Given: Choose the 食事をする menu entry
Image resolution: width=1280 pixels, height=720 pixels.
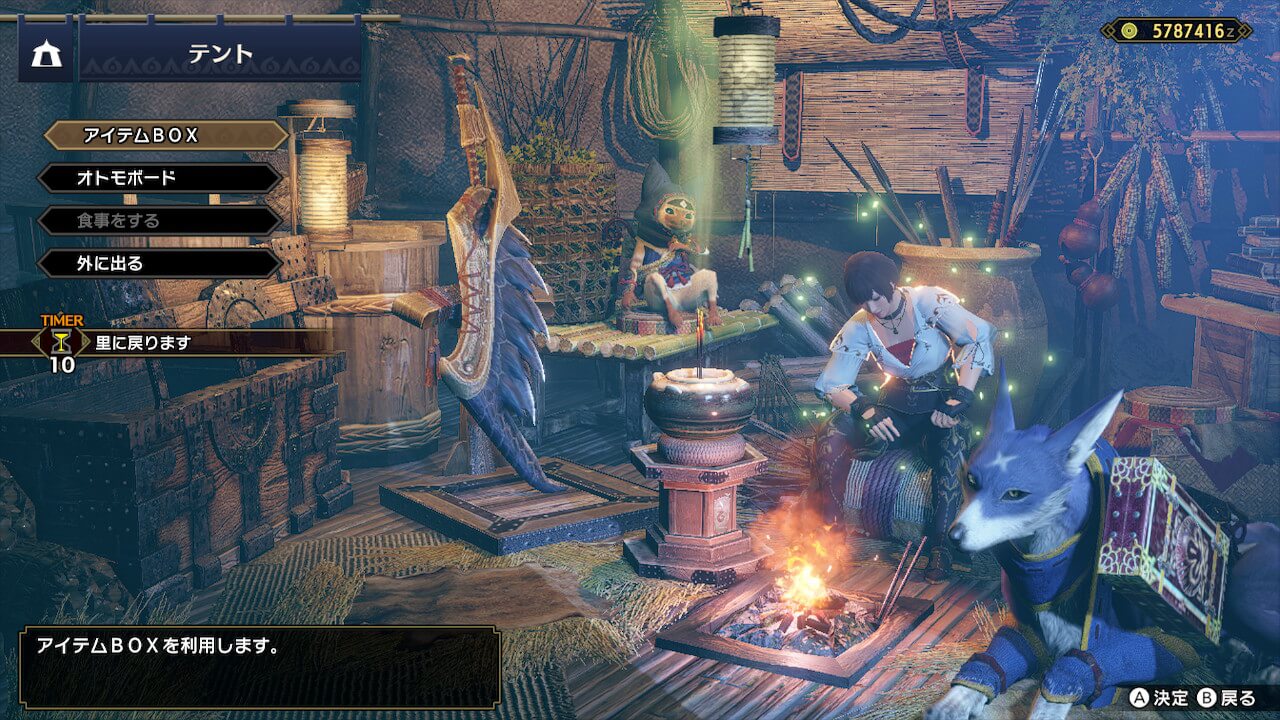Looking at the screenshot, I should pyautogui.click(x=160, y=221).
